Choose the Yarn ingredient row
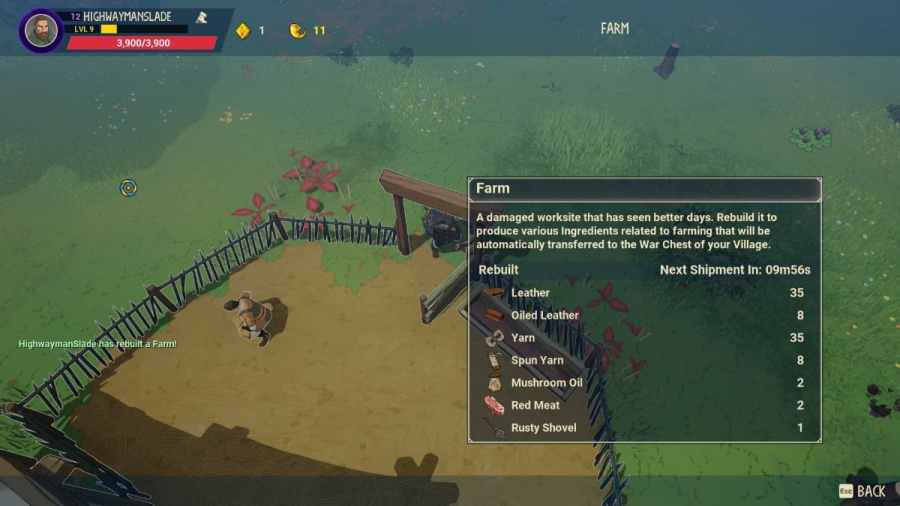The image size is (900, 506). (645, 338)
